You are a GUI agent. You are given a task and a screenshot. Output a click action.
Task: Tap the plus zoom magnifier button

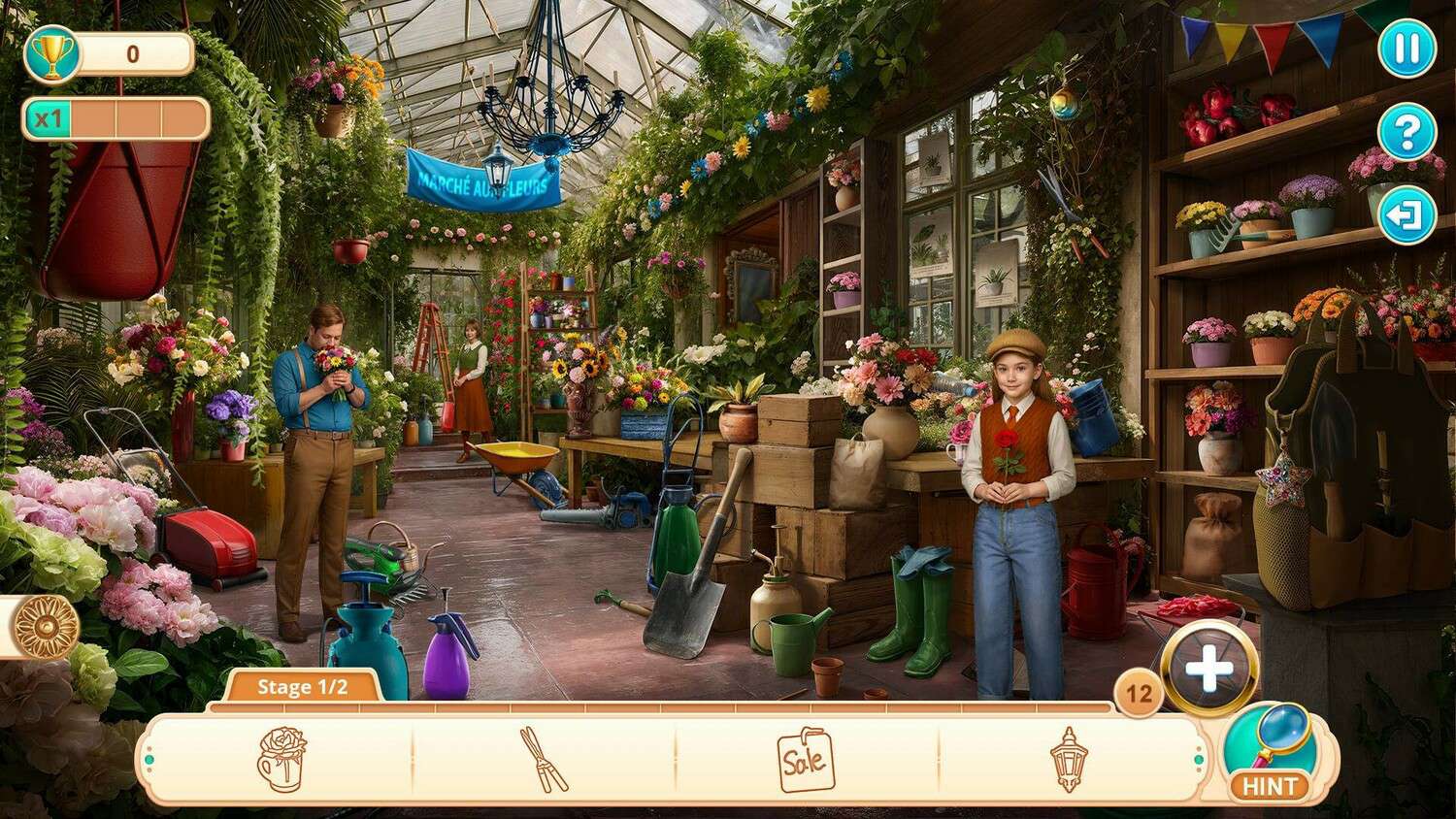[x=1209, y=669]
